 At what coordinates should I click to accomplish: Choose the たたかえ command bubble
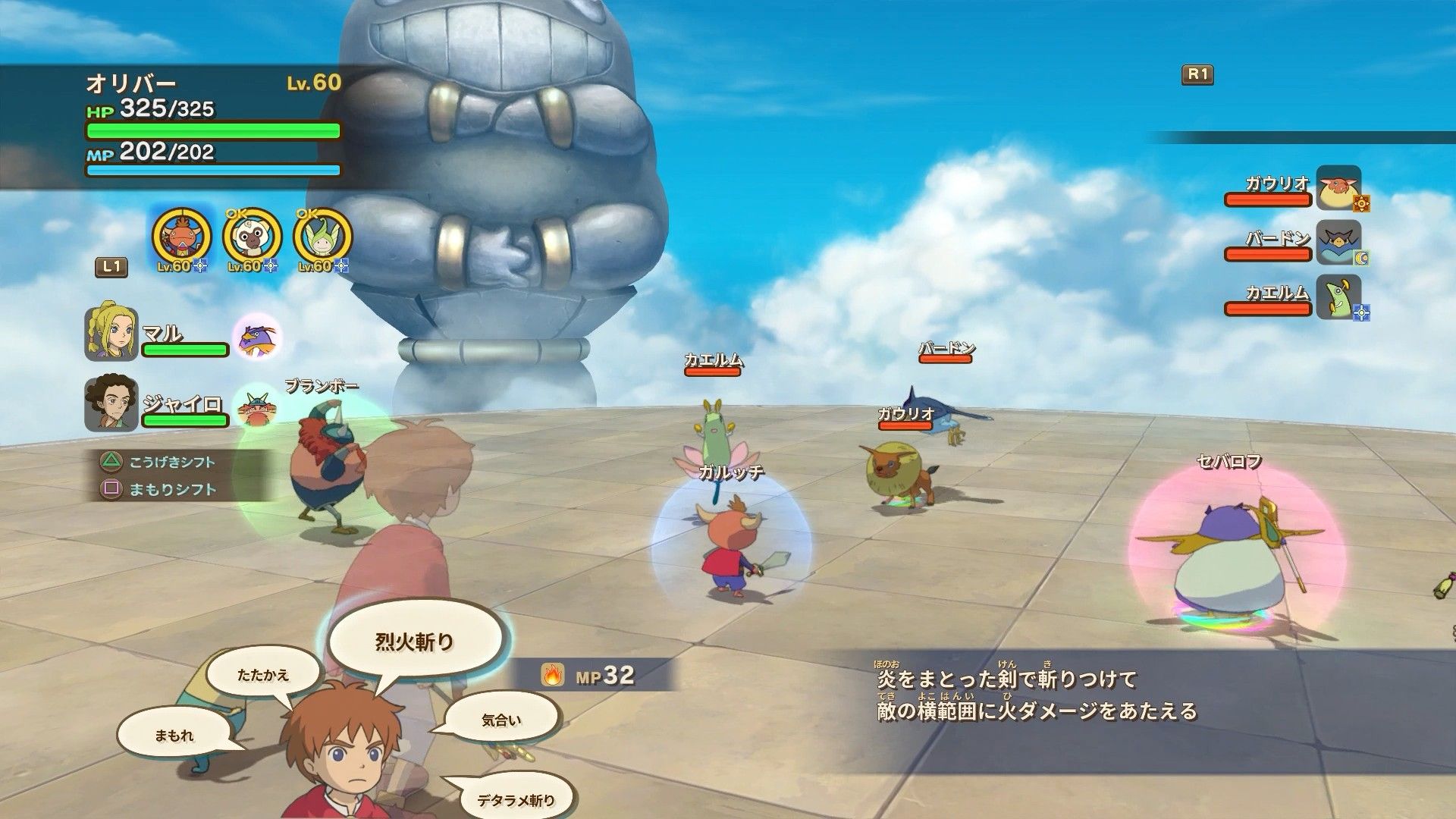click(x=262, y=674)
